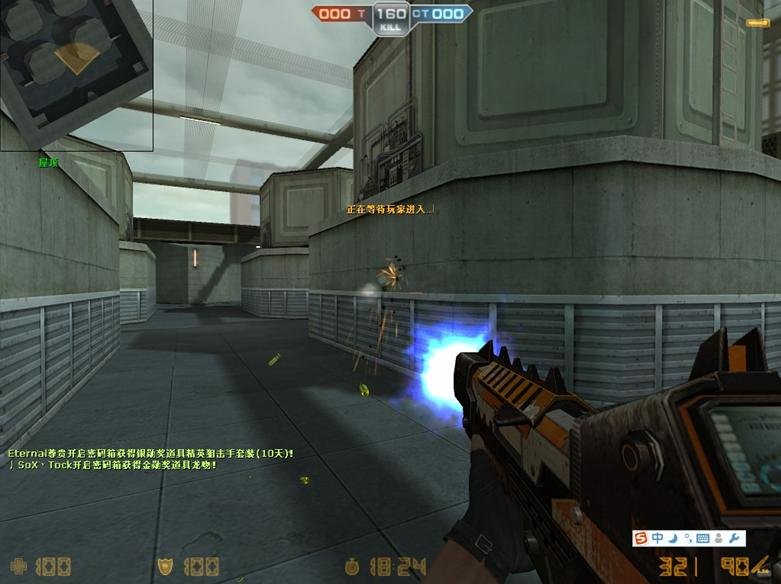This screenshot has width=781, height=584.
Task: Click the minimap radar display
Action: 76,75
